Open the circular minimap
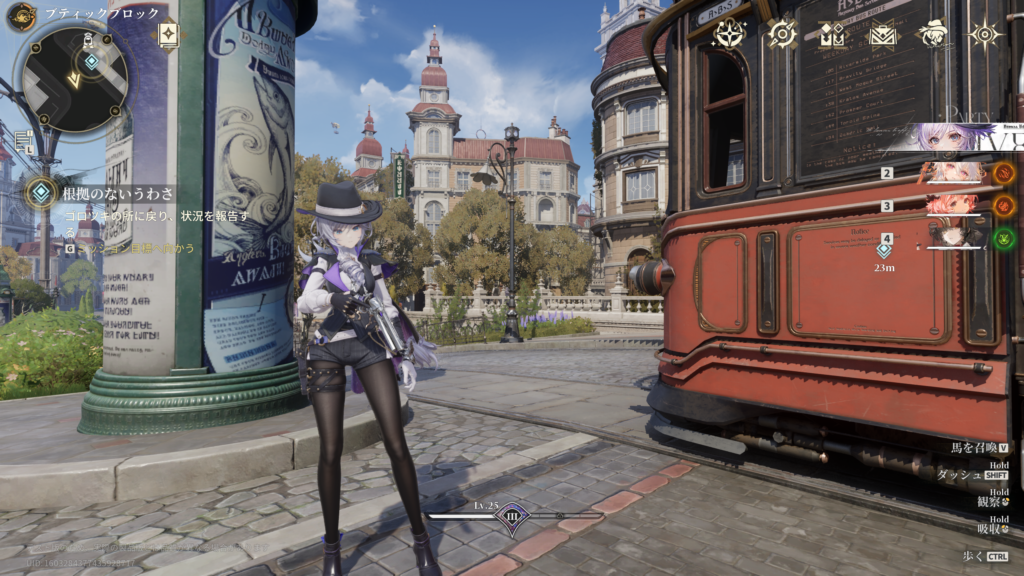This screenshot has height=576, width=1024. tap(75, 78)
